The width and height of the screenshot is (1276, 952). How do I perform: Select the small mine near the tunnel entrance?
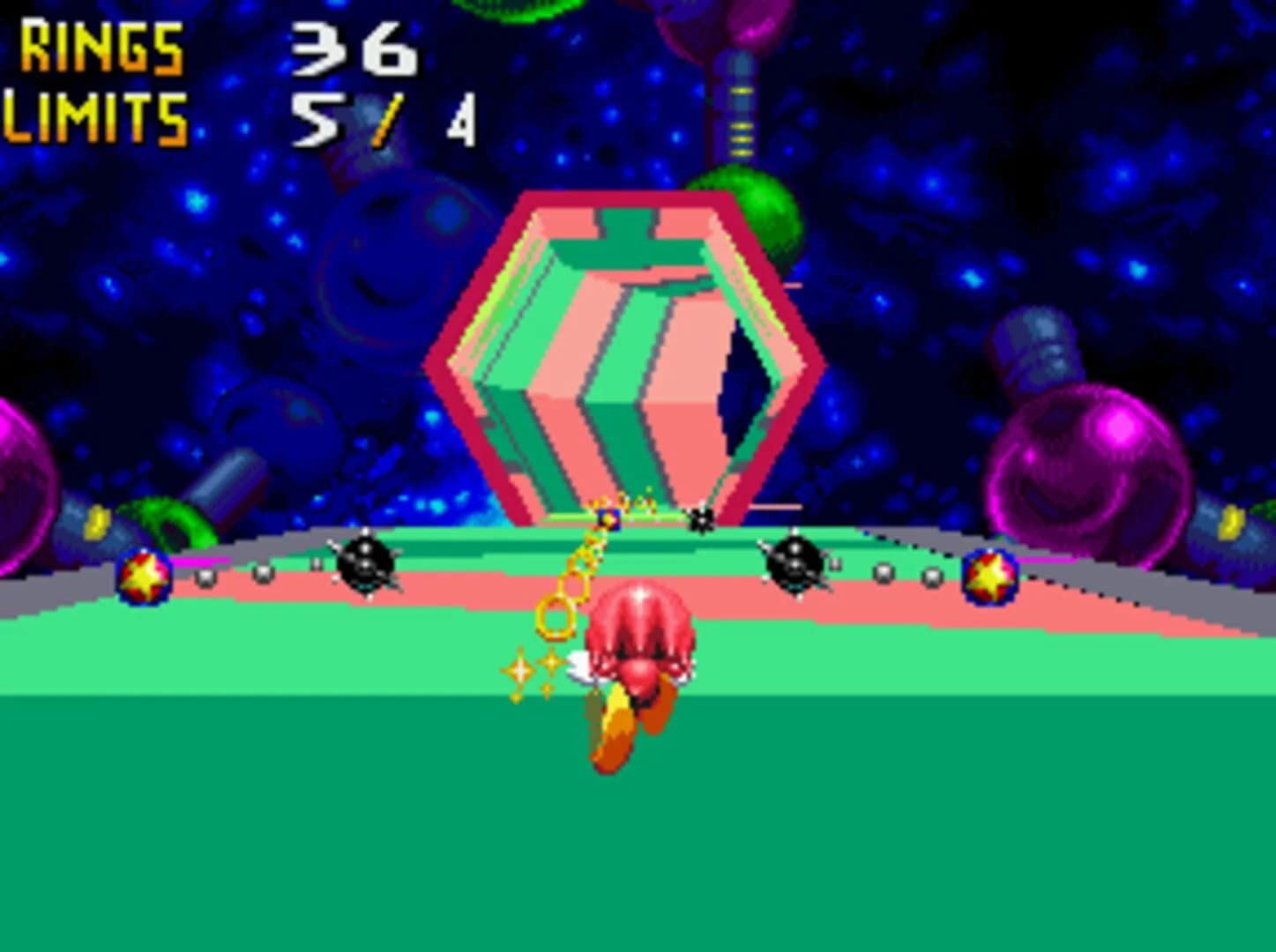click(x=699, y=520)
